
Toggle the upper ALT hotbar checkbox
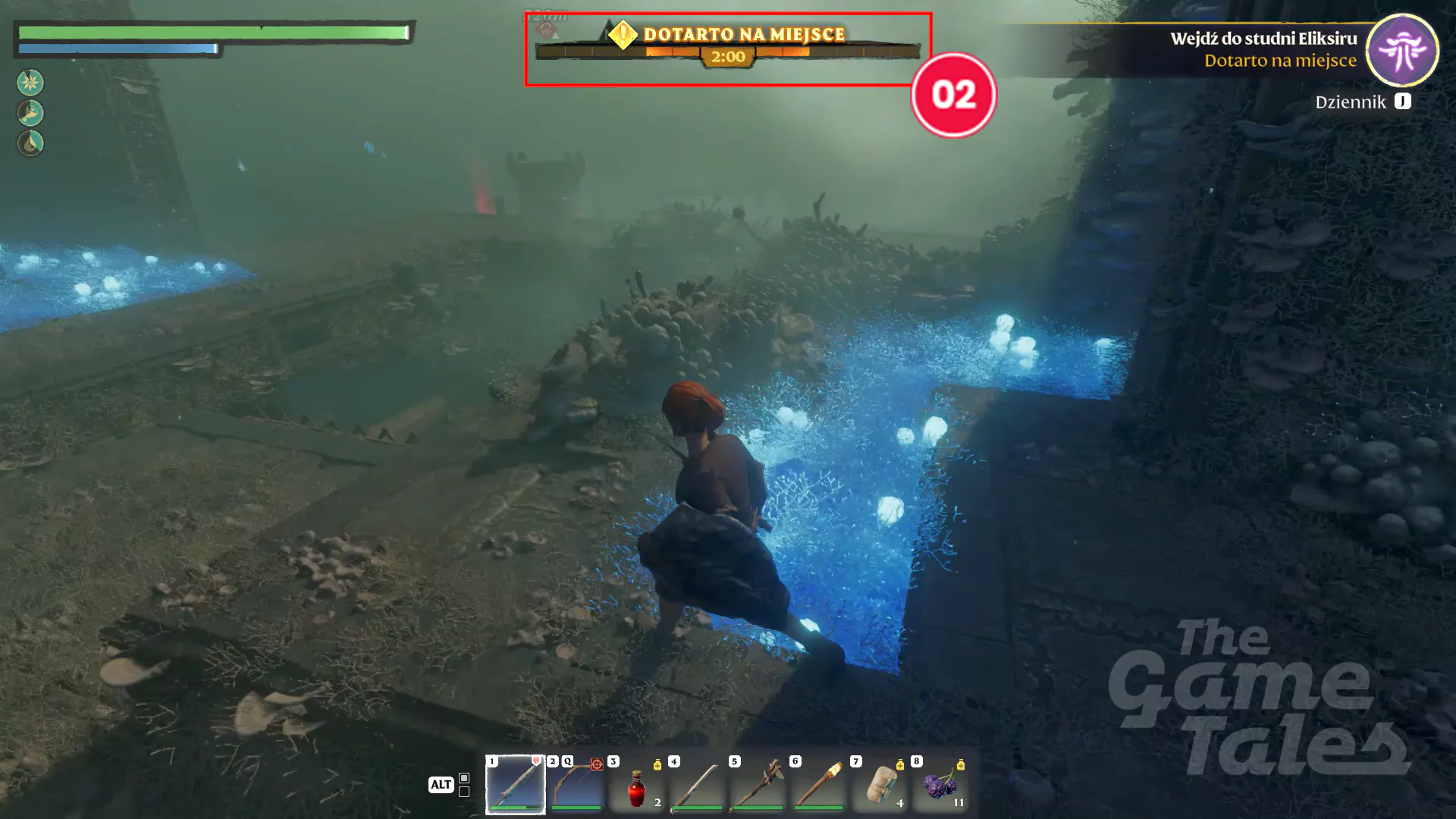click(463, 777)
